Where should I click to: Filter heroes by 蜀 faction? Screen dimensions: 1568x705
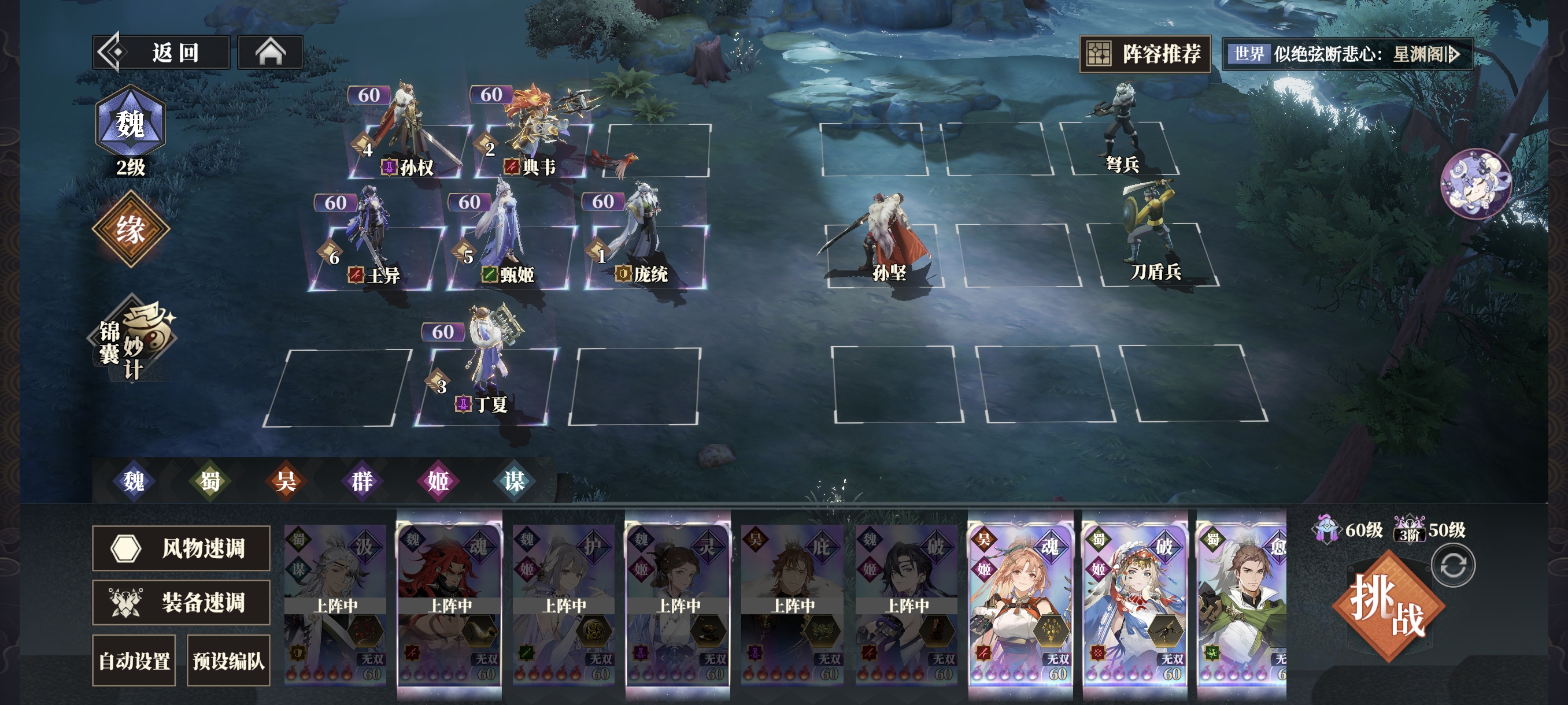210,481
